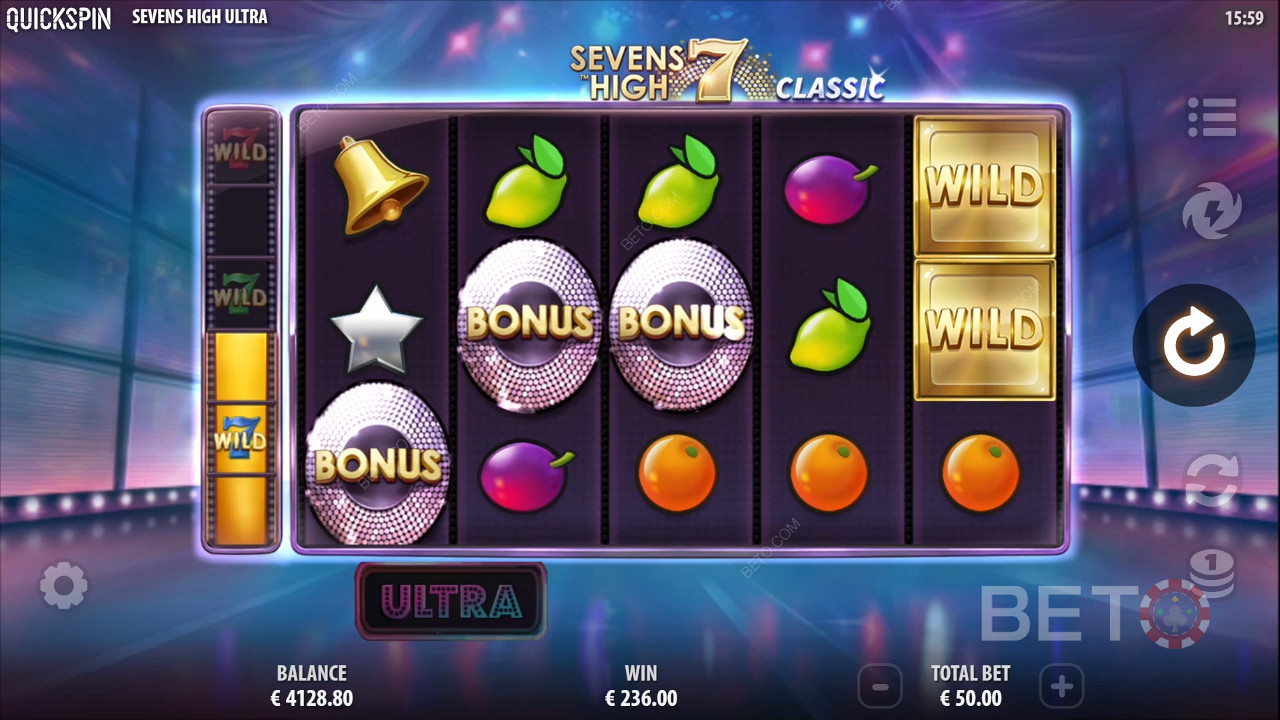Select the glowing Wild 7 in the meter
This screenshot has height=720, width=1280.
(x=240, y=435)
